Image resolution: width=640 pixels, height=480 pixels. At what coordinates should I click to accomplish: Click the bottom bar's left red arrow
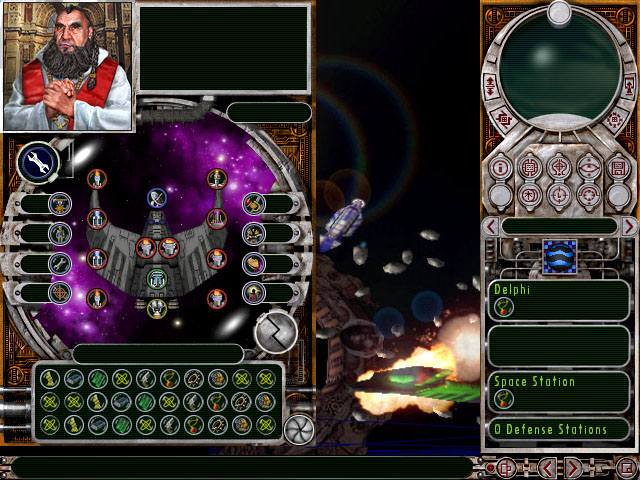(x=549, y=467)
